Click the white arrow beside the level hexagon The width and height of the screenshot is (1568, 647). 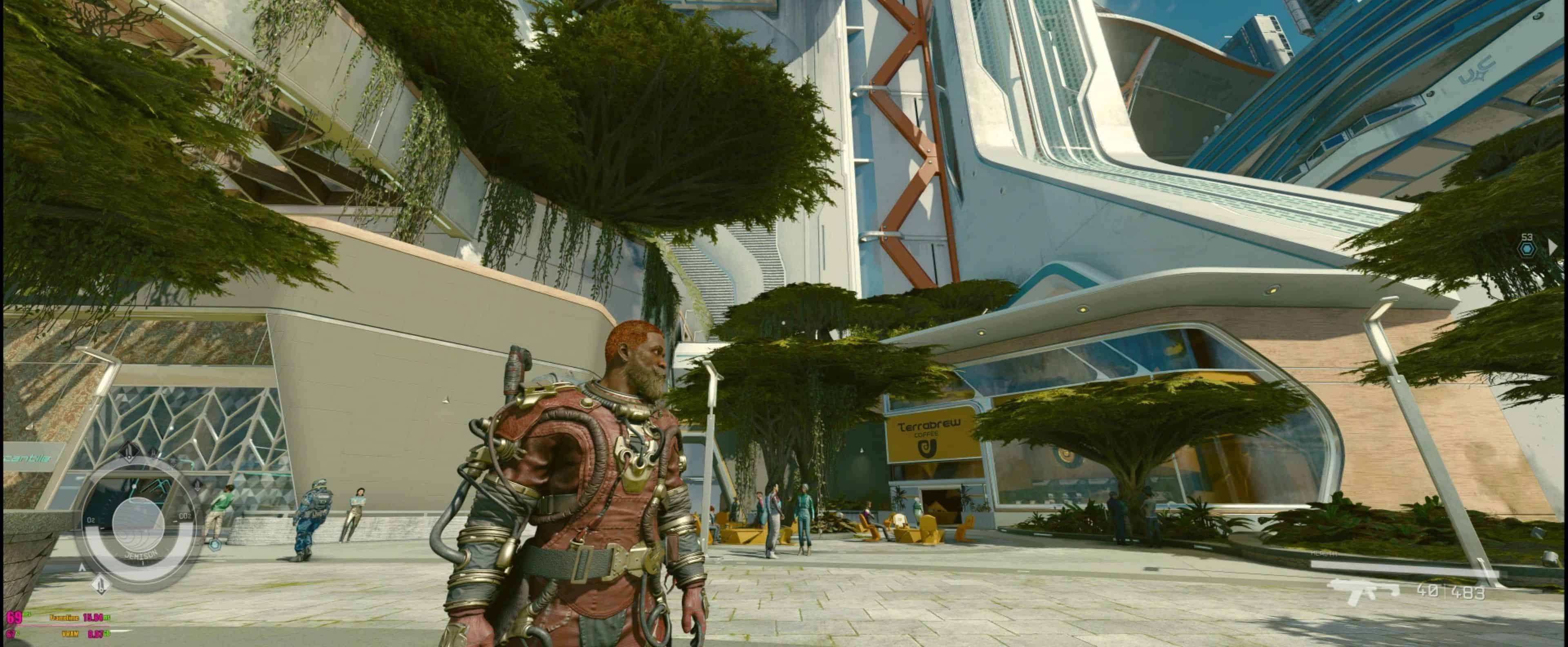pyautogui.click(x=1553, y=247)
